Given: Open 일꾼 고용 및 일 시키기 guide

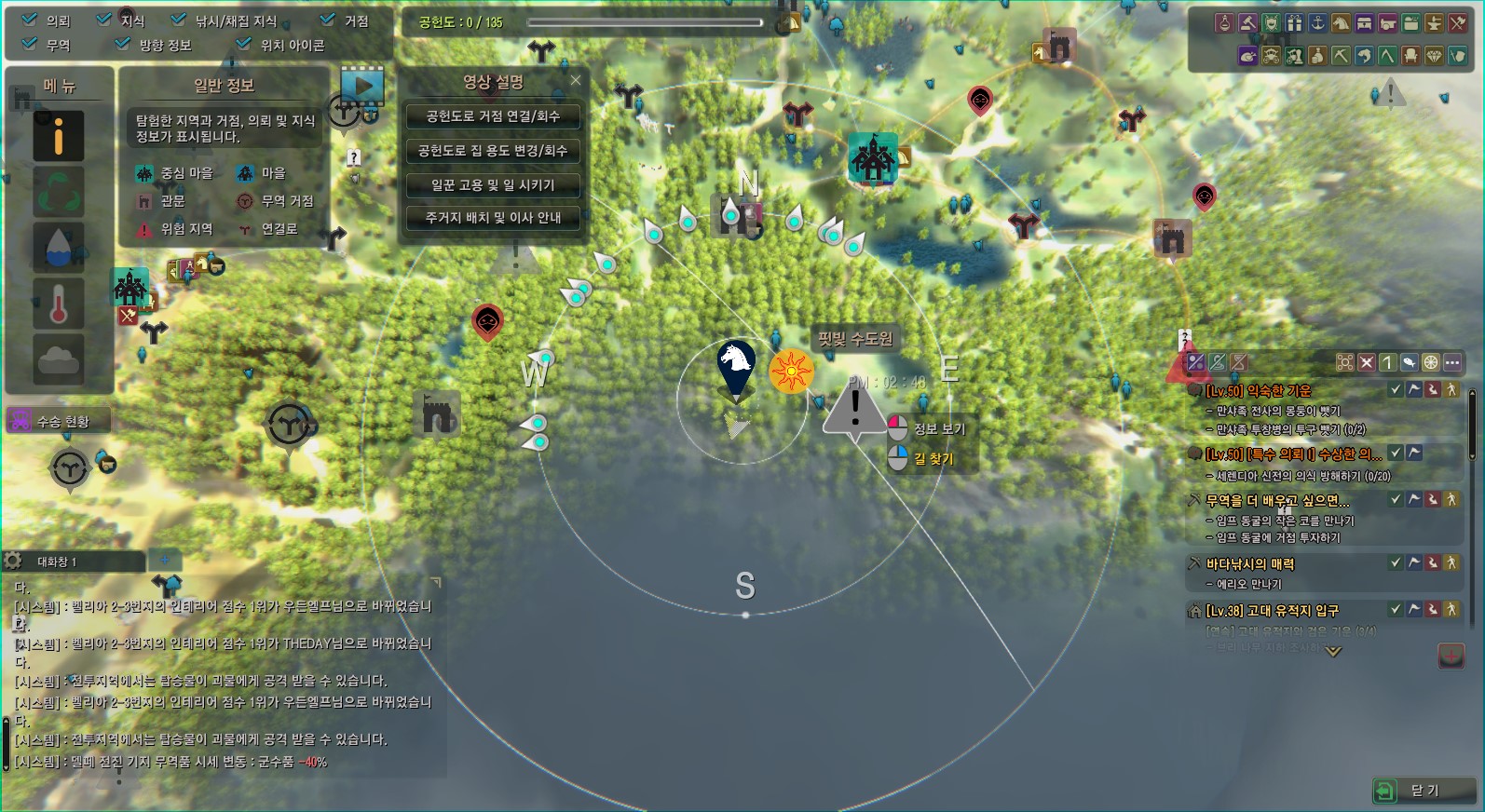Looking at the screenshot, I should (493, 185).
